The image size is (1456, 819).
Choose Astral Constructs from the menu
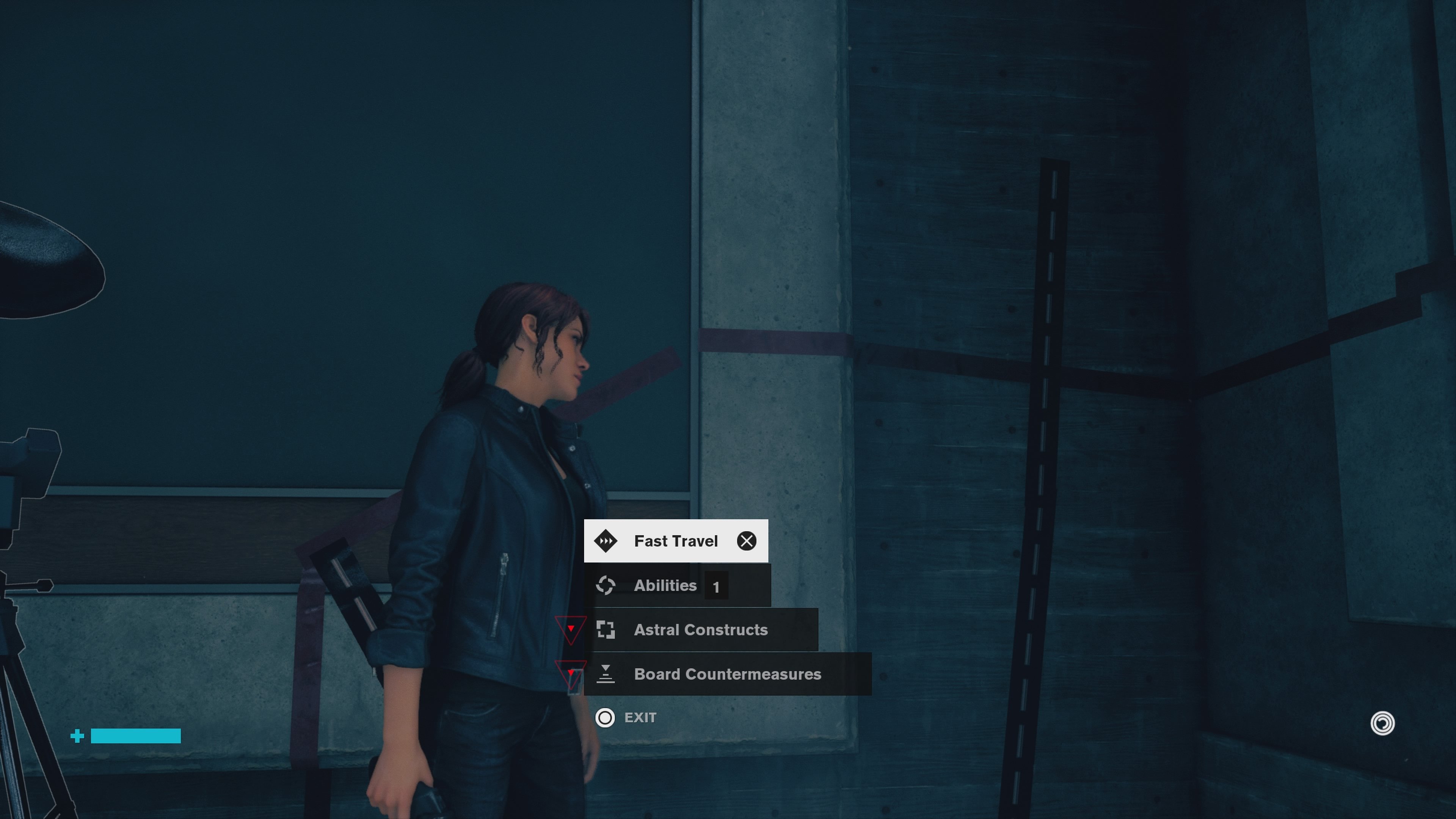[x=700, y=630]
